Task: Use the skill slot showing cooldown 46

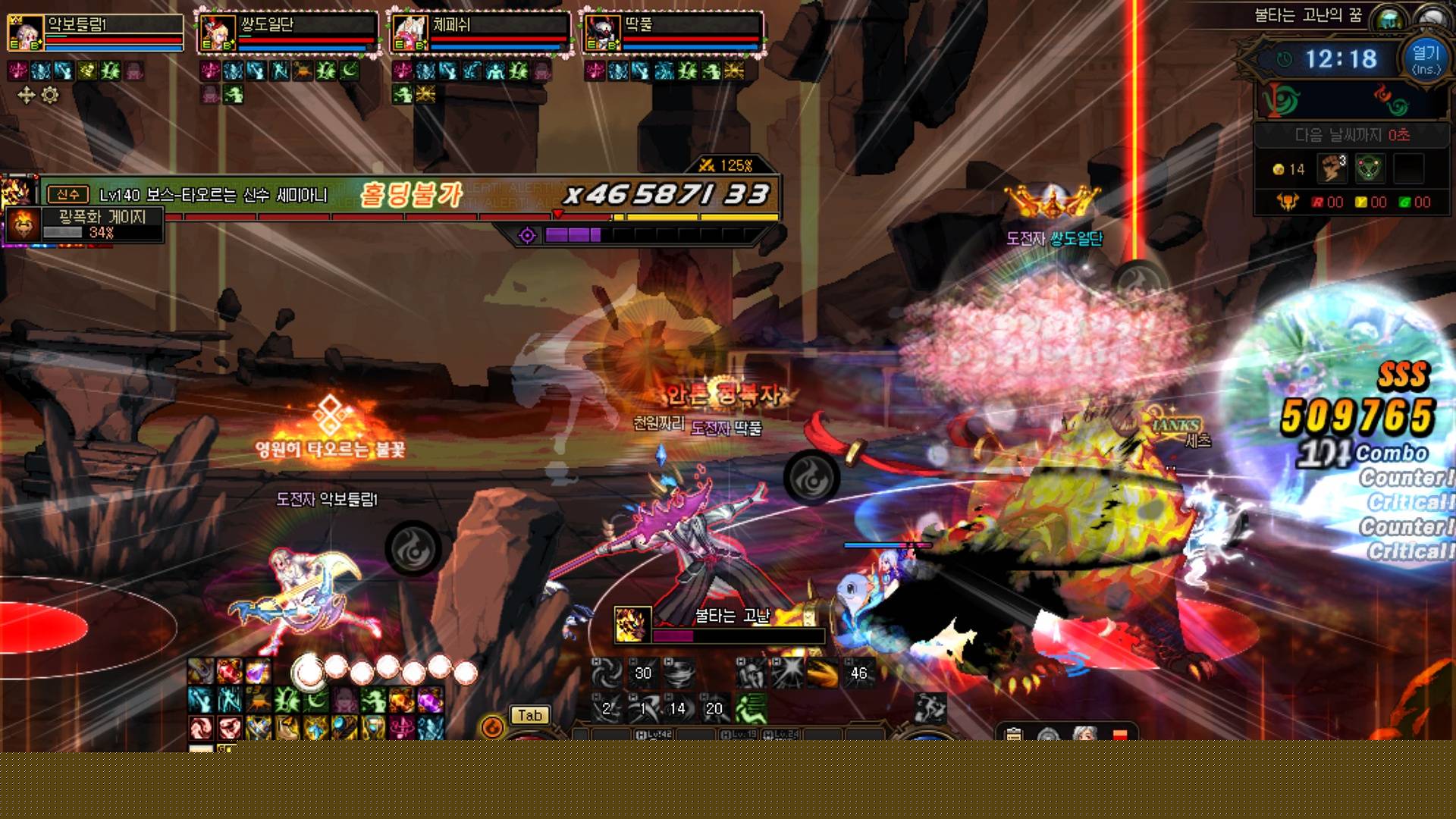Action: click(x=858, y=673)
